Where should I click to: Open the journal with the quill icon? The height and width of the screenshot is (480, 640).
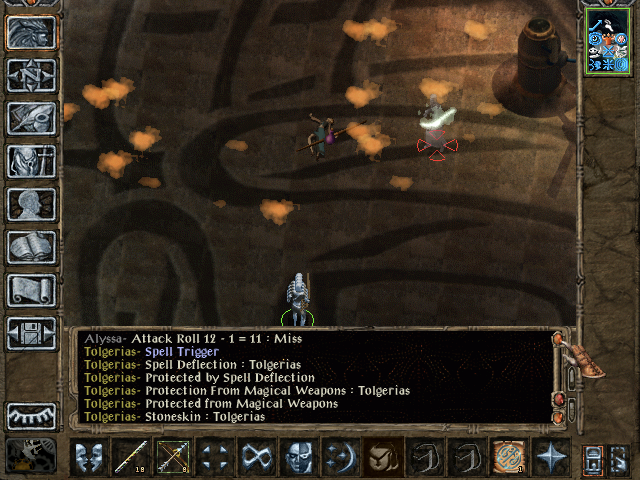coord(32,118)
